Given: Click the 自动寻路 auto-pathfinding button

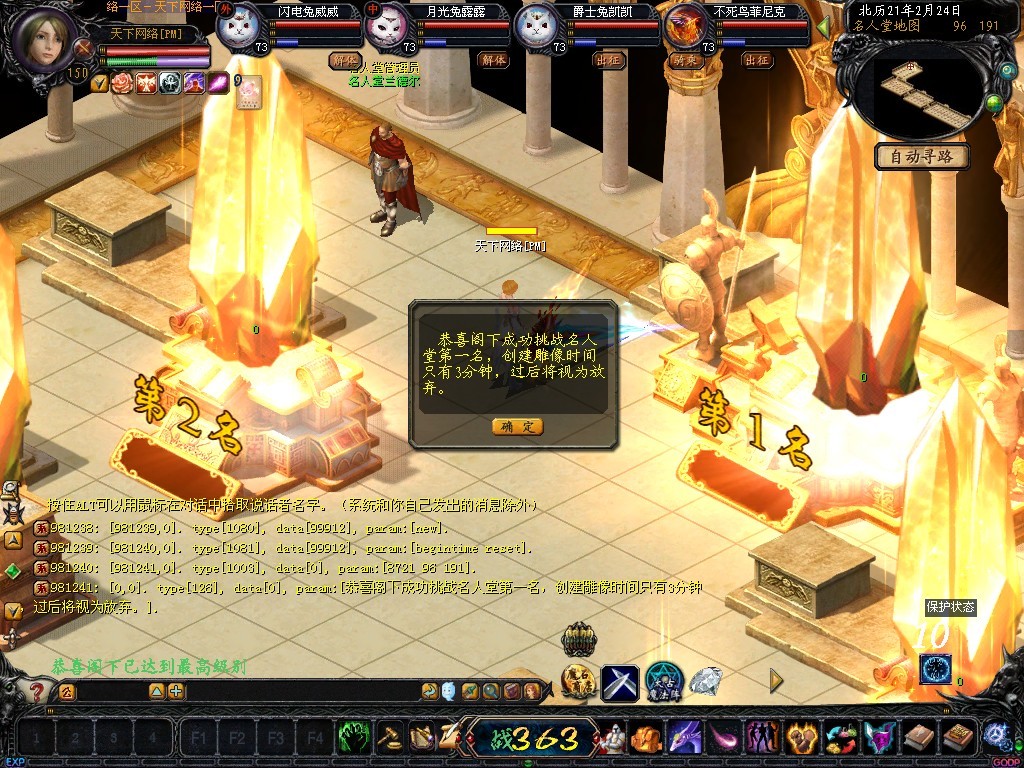Looking at the screenshot, I should (921, 156).
